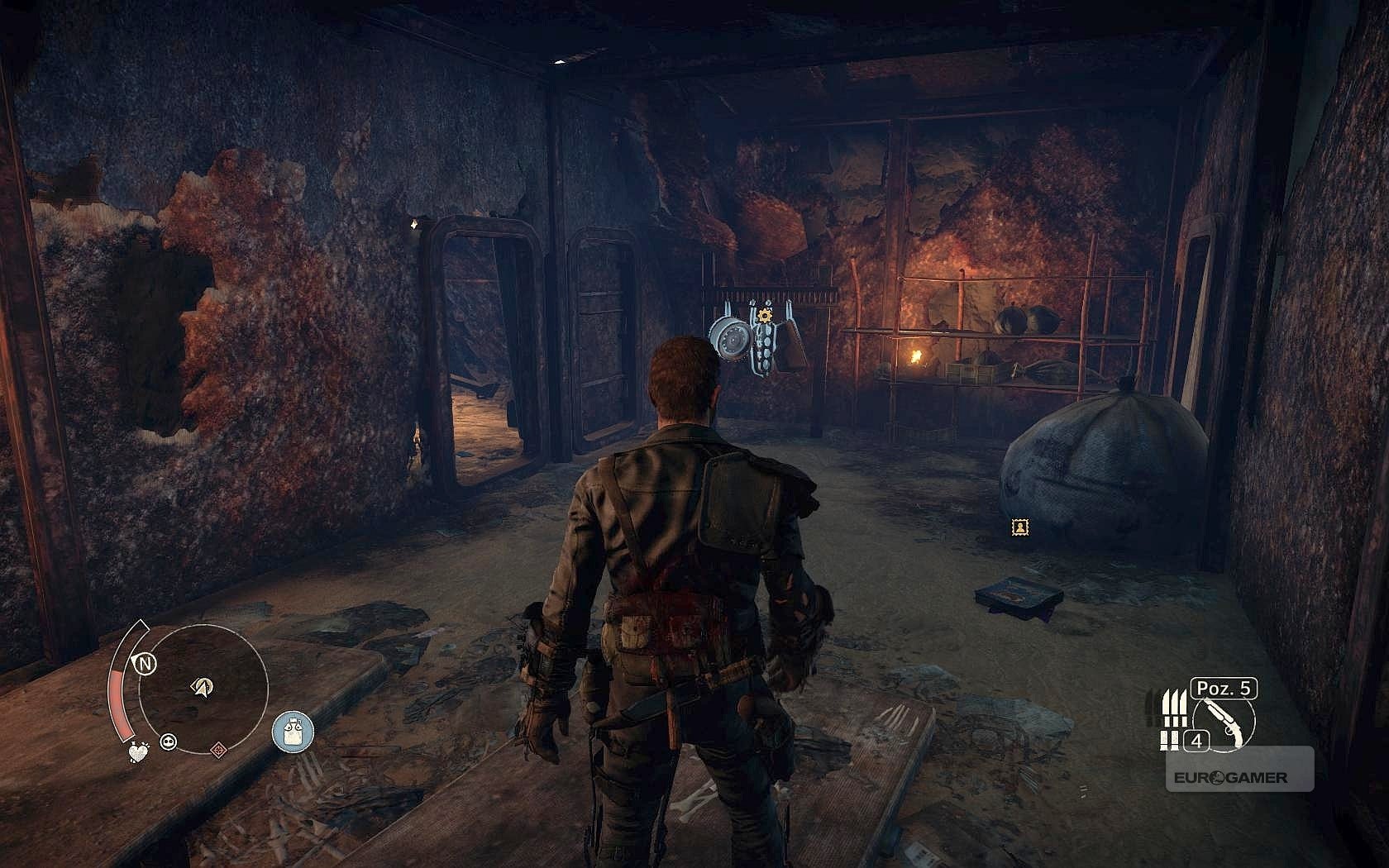Image resolution: width=1389 pixels, height=868 pixels.
Task: Click the orange gear scrap marker
Action: point(763,316)
